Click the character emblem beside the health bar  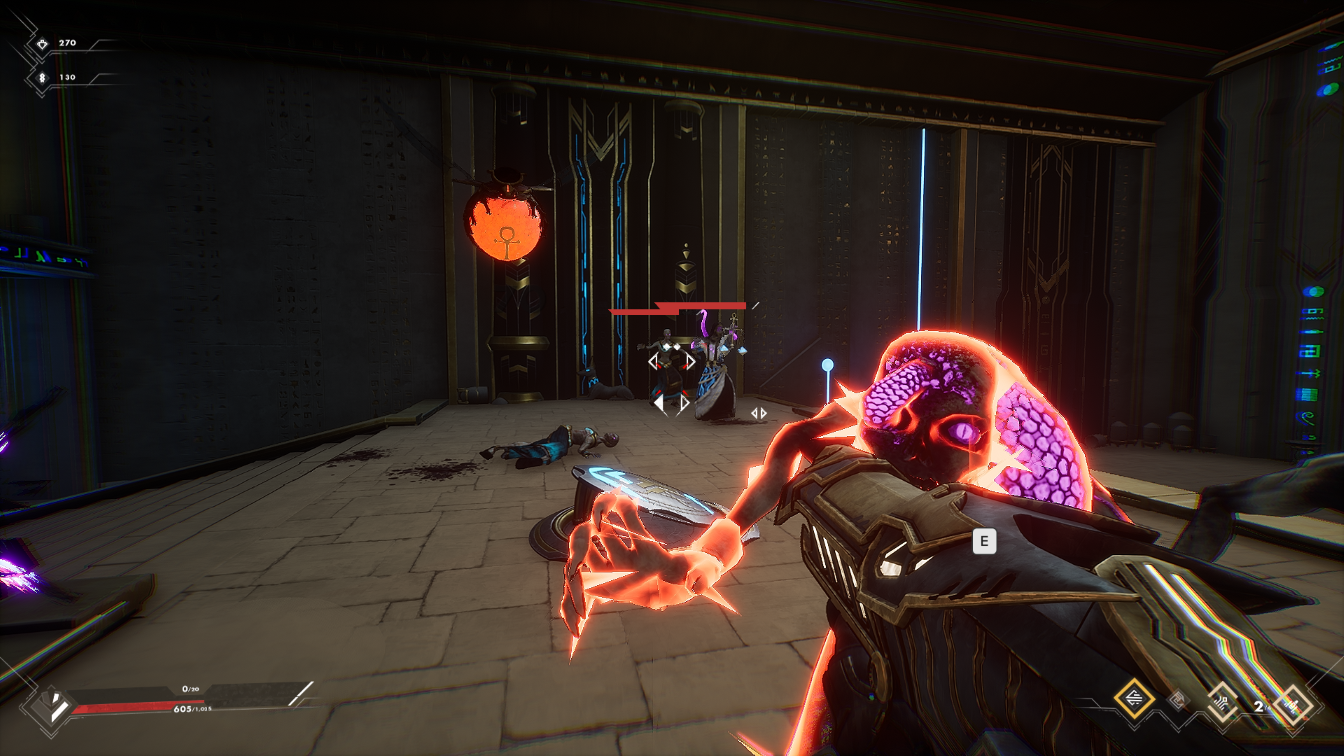coord(49,707)
